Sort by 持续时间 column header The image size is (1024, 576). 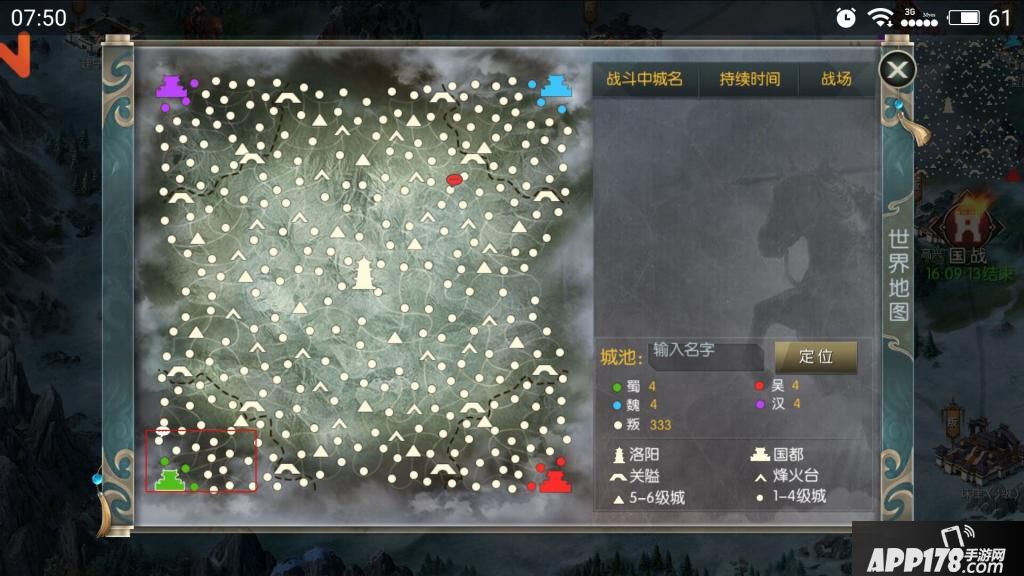[750, 79]
